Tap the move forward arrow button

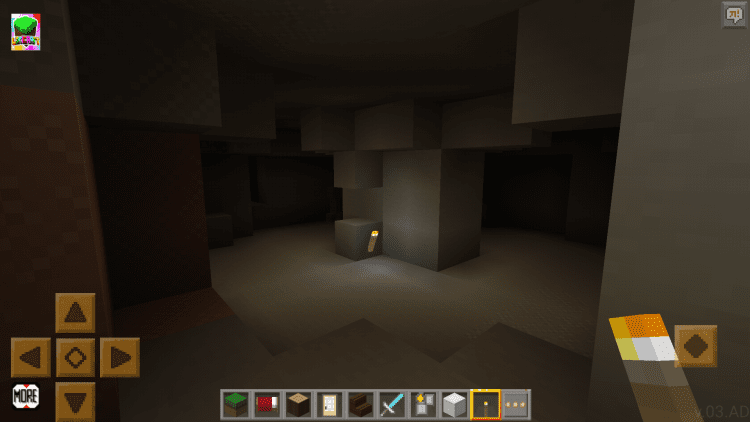tap(75, 313)
